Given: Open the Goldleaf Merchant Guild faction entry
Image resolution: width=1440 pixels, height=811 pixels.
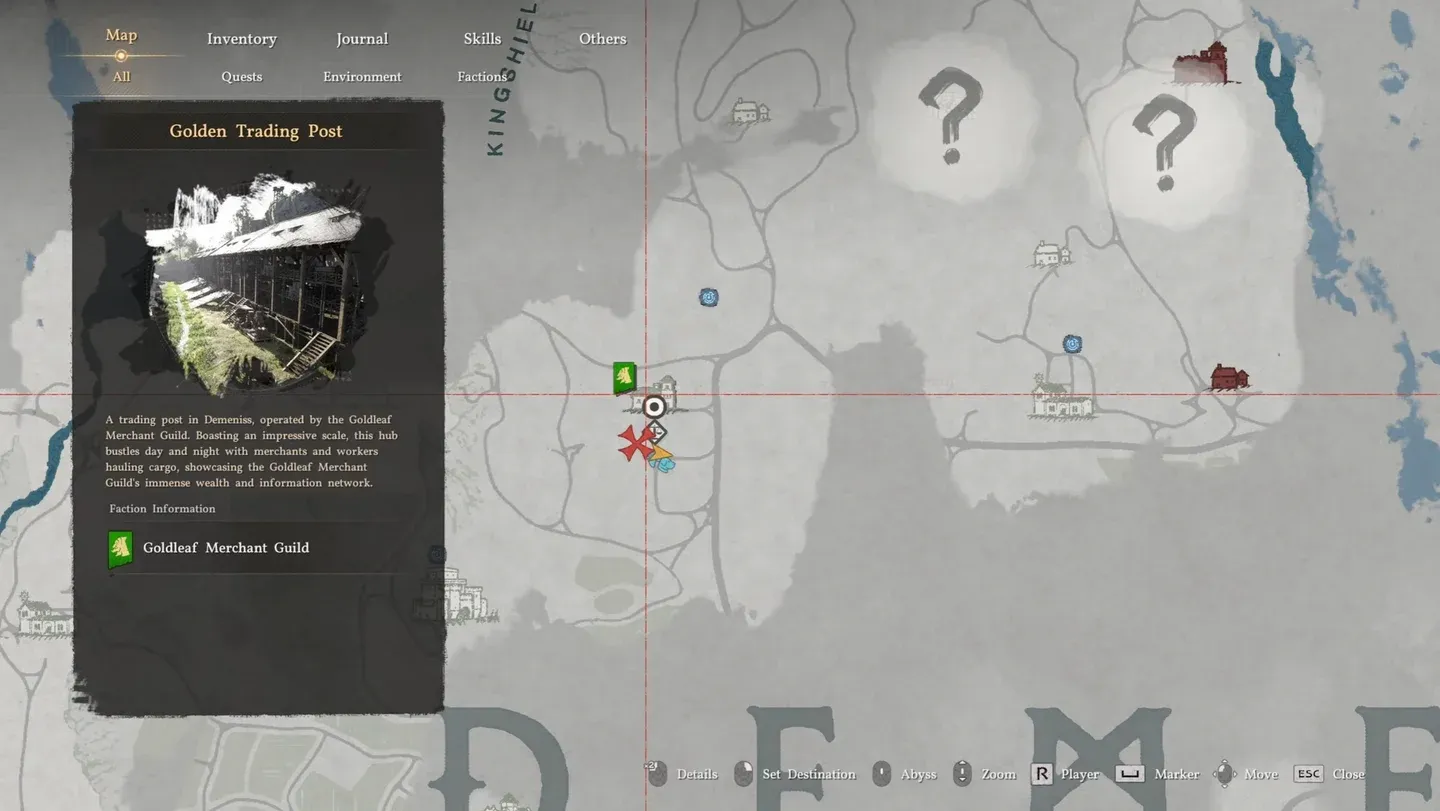Looking at the screenshot, I should point(226,548).
